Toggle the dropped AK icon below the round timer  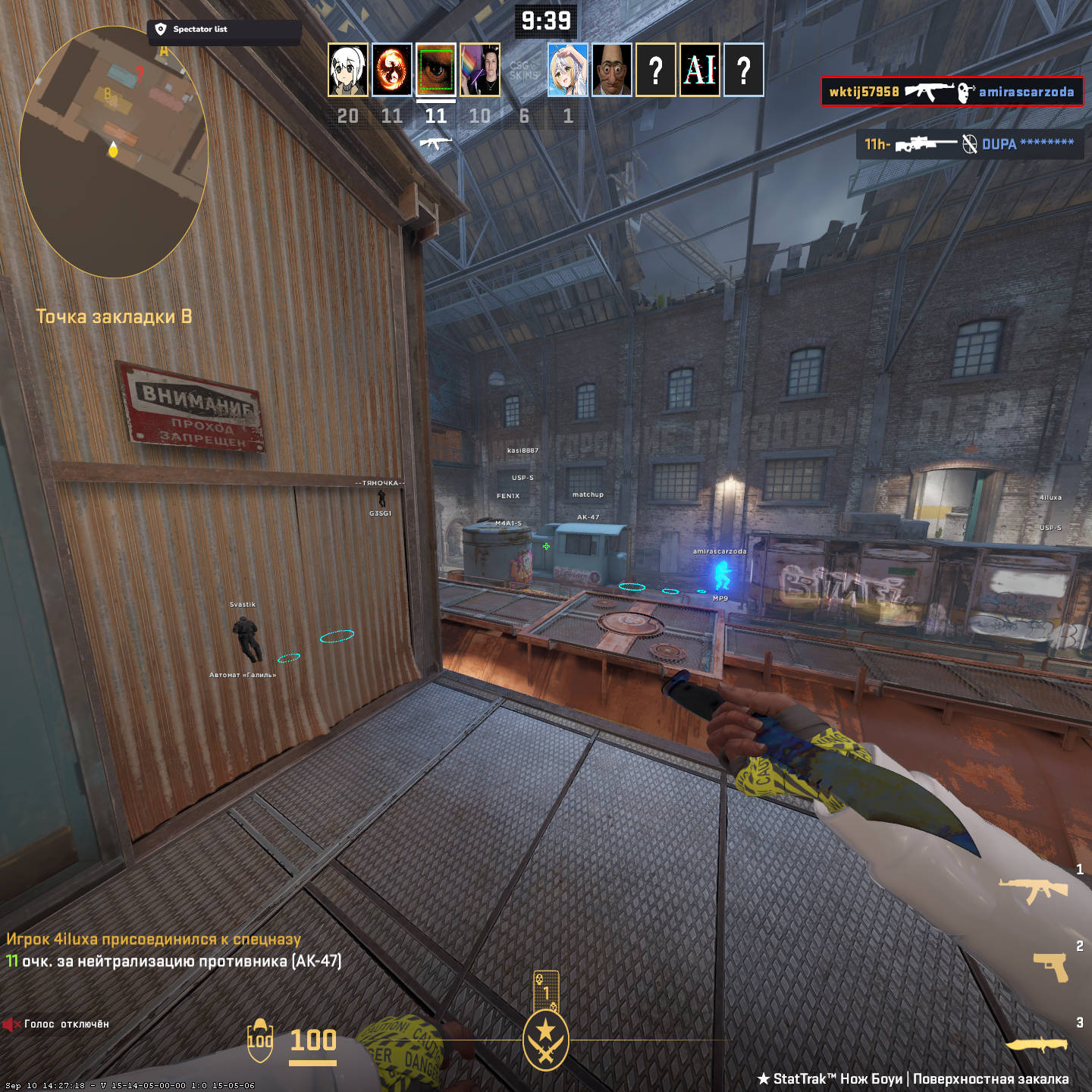435,144
